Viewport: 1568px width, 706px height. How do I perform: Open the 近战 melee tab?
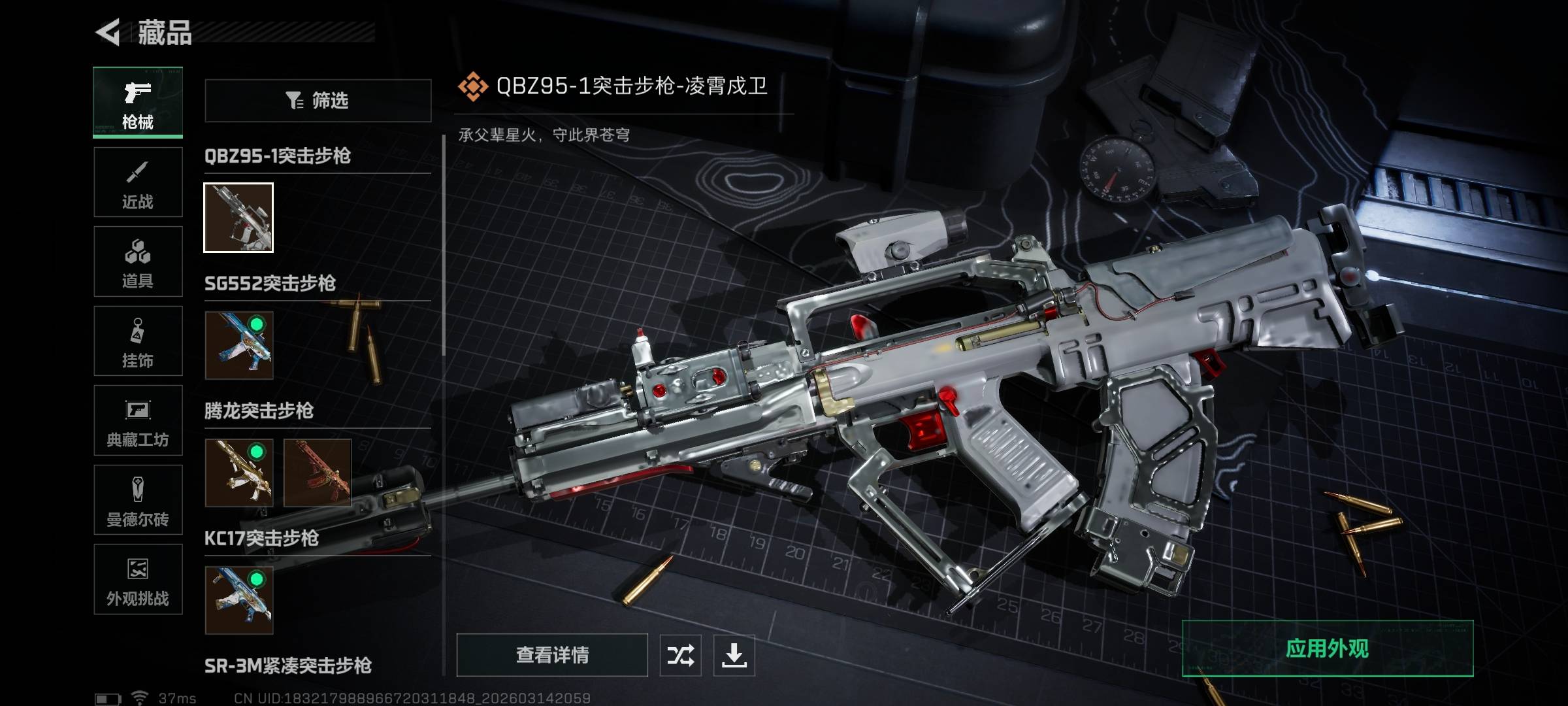138,182
